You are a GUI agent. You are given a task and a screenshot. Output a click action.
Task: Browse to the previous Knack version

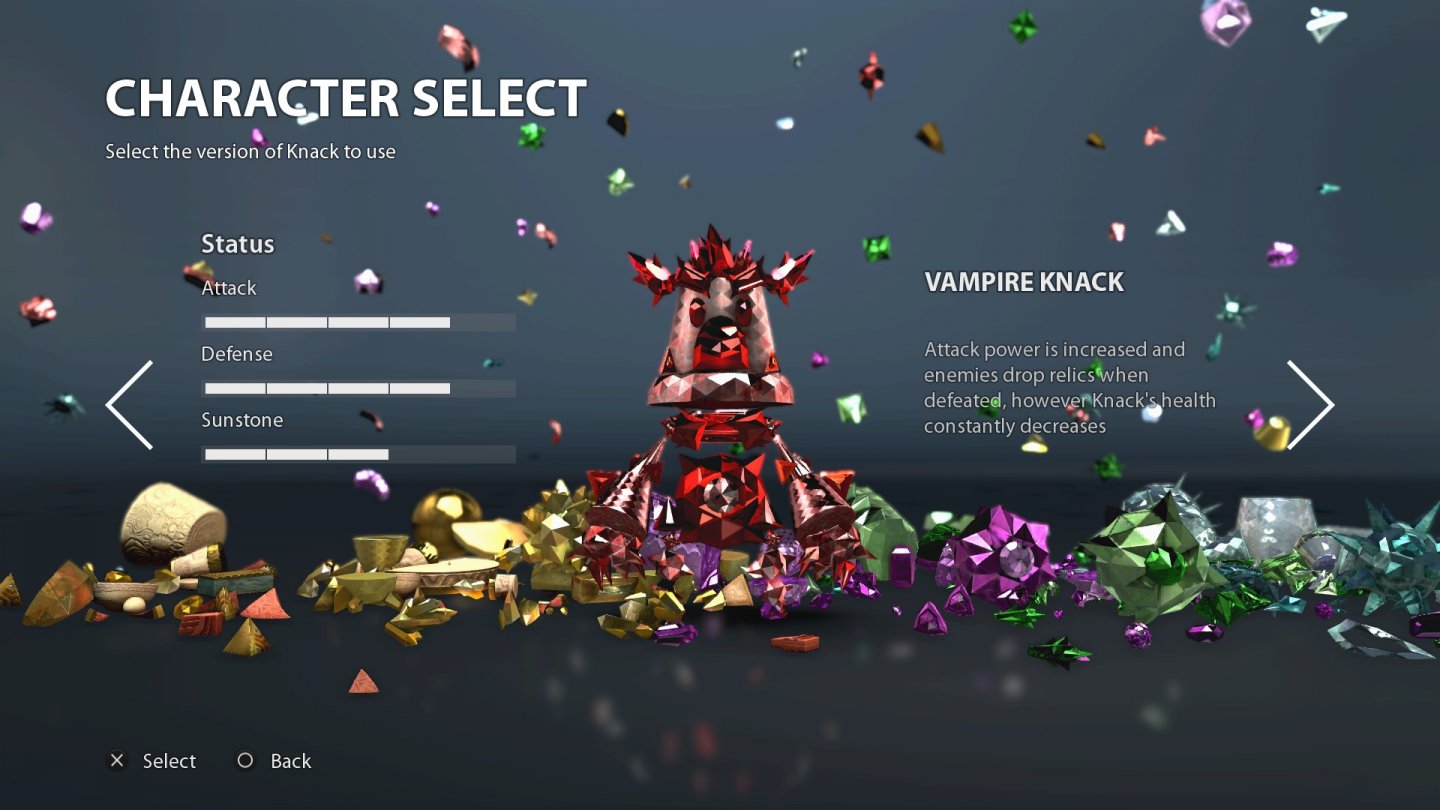coord(125,402)
